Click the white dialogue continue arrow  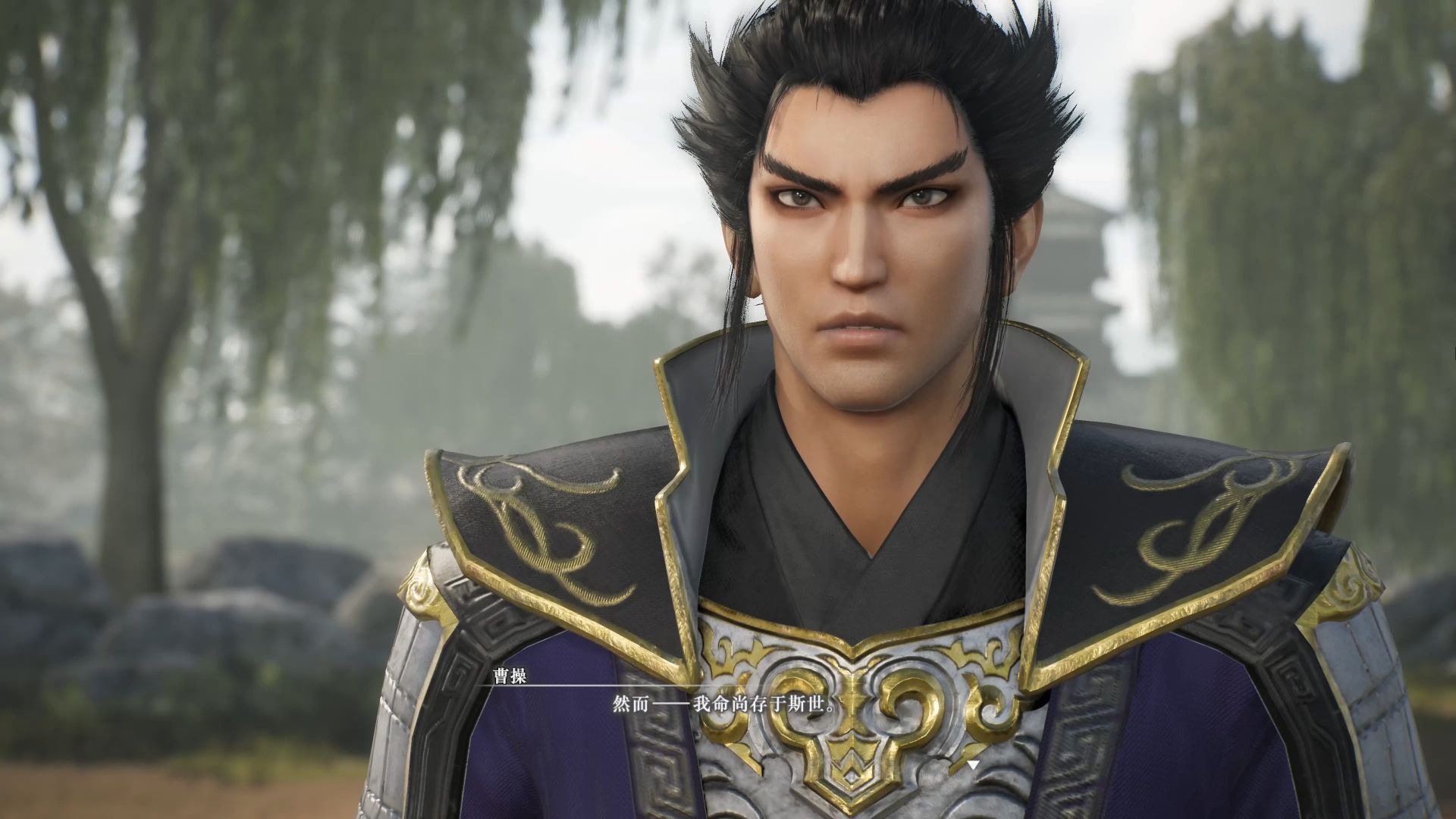973,765
